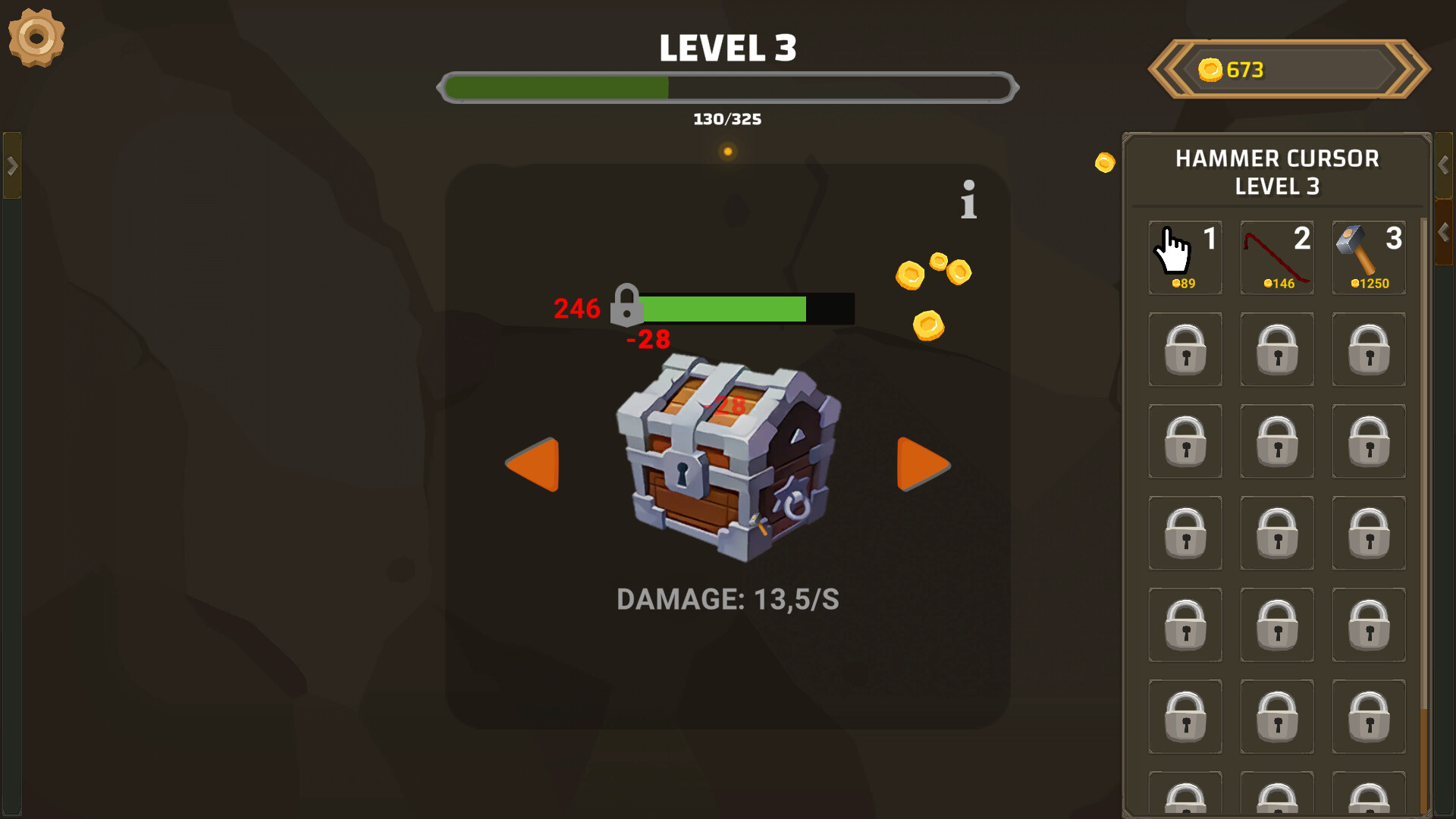Click the DAMAGE: 13,5/S label
The height and width of the screenshot is (819, 1456).
tap(730, 598)
